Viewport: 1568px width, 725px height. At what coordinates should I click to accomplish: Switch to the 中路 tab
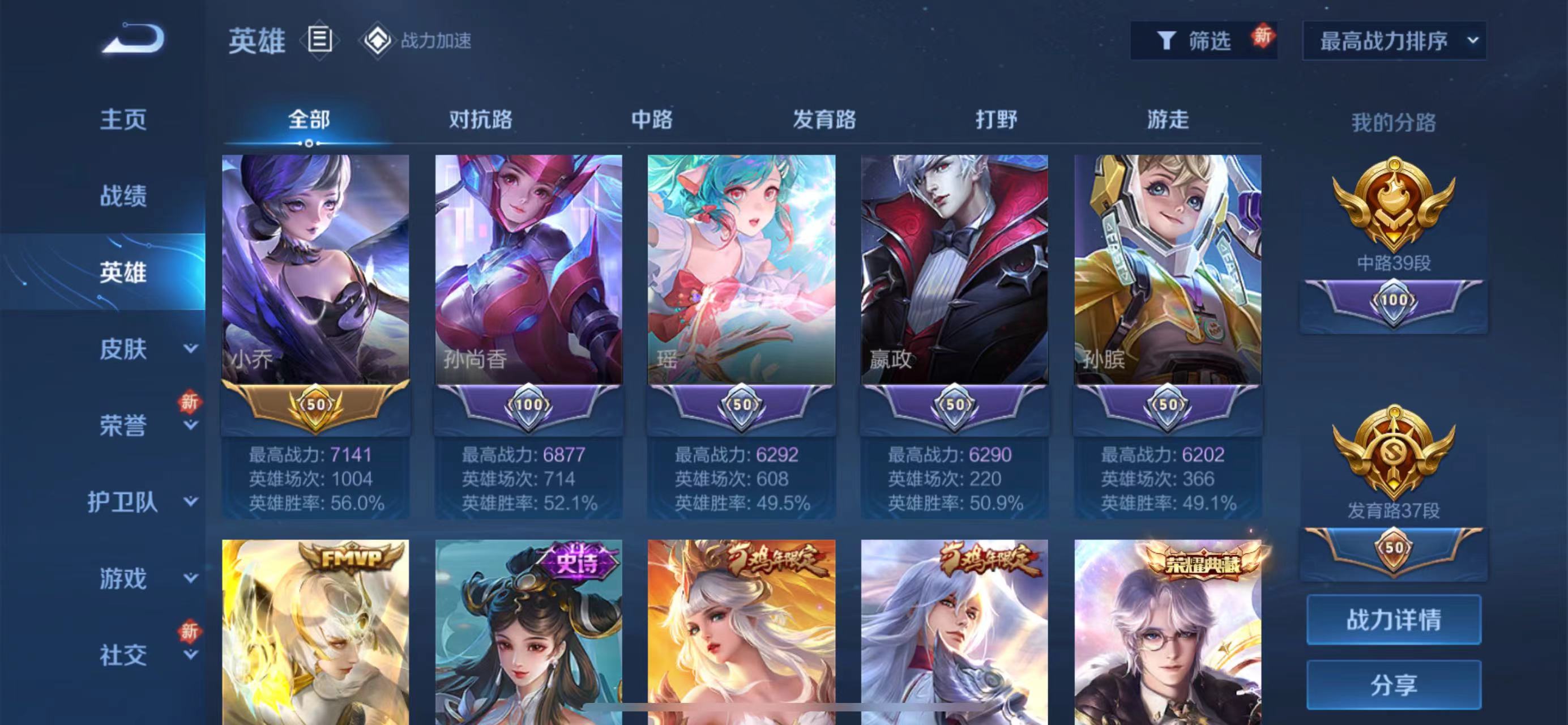[x=651, y=121]
